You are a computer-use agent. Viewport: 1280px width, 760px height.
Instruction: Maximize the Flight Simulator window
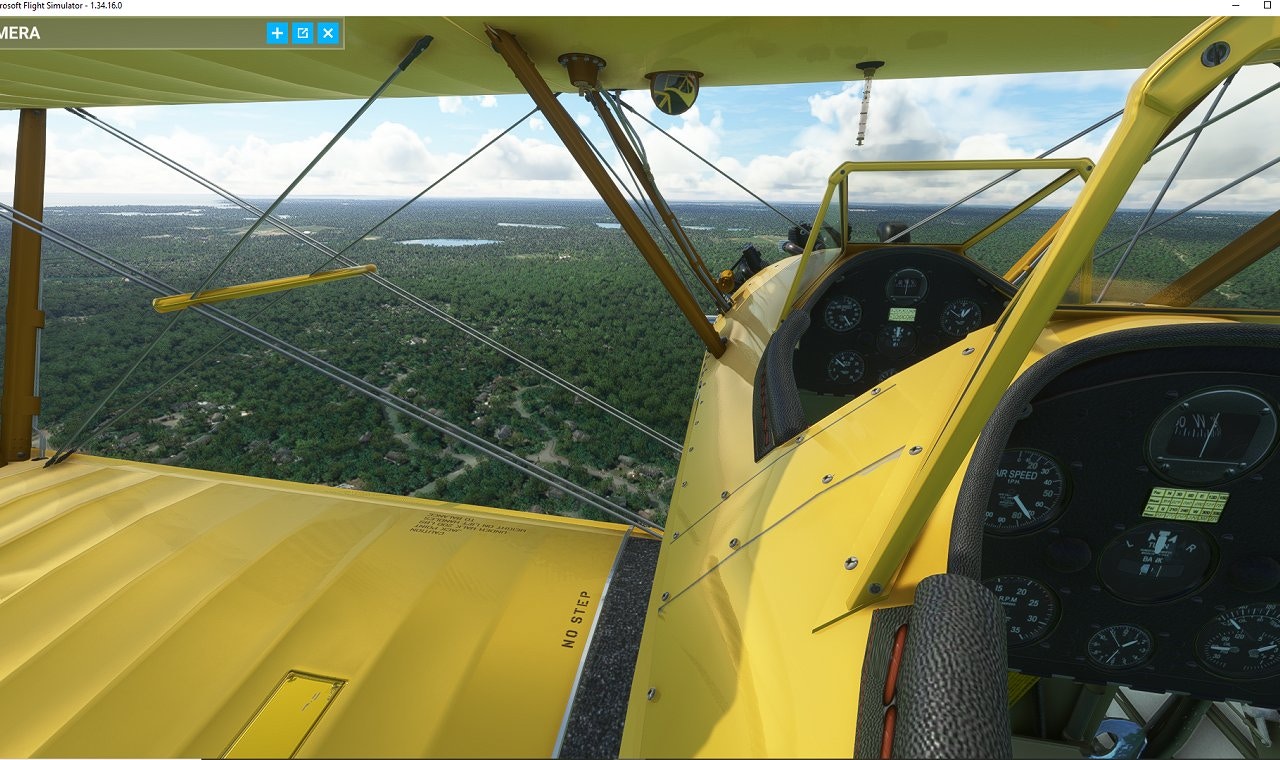(1267, 6)
